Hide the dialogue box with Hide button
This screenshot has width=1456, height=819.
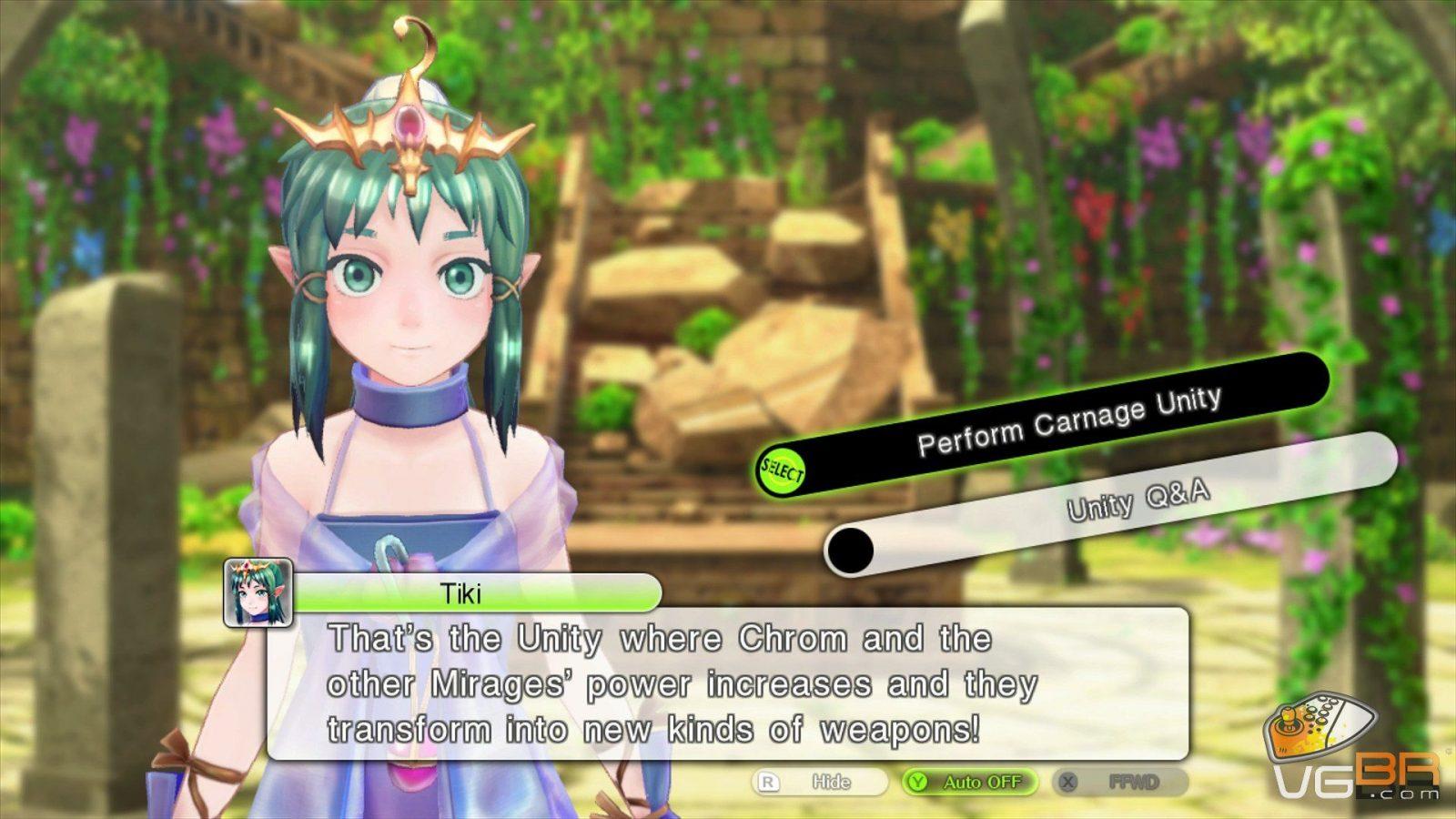point(820,782)
